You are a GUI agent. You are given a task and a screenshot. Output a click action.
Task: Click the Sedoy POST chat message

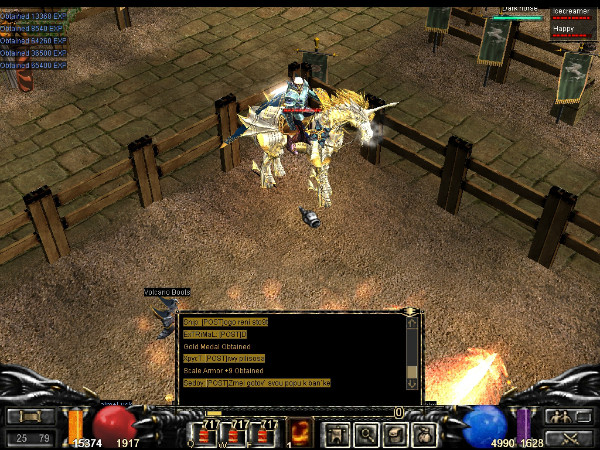(256, 383)
